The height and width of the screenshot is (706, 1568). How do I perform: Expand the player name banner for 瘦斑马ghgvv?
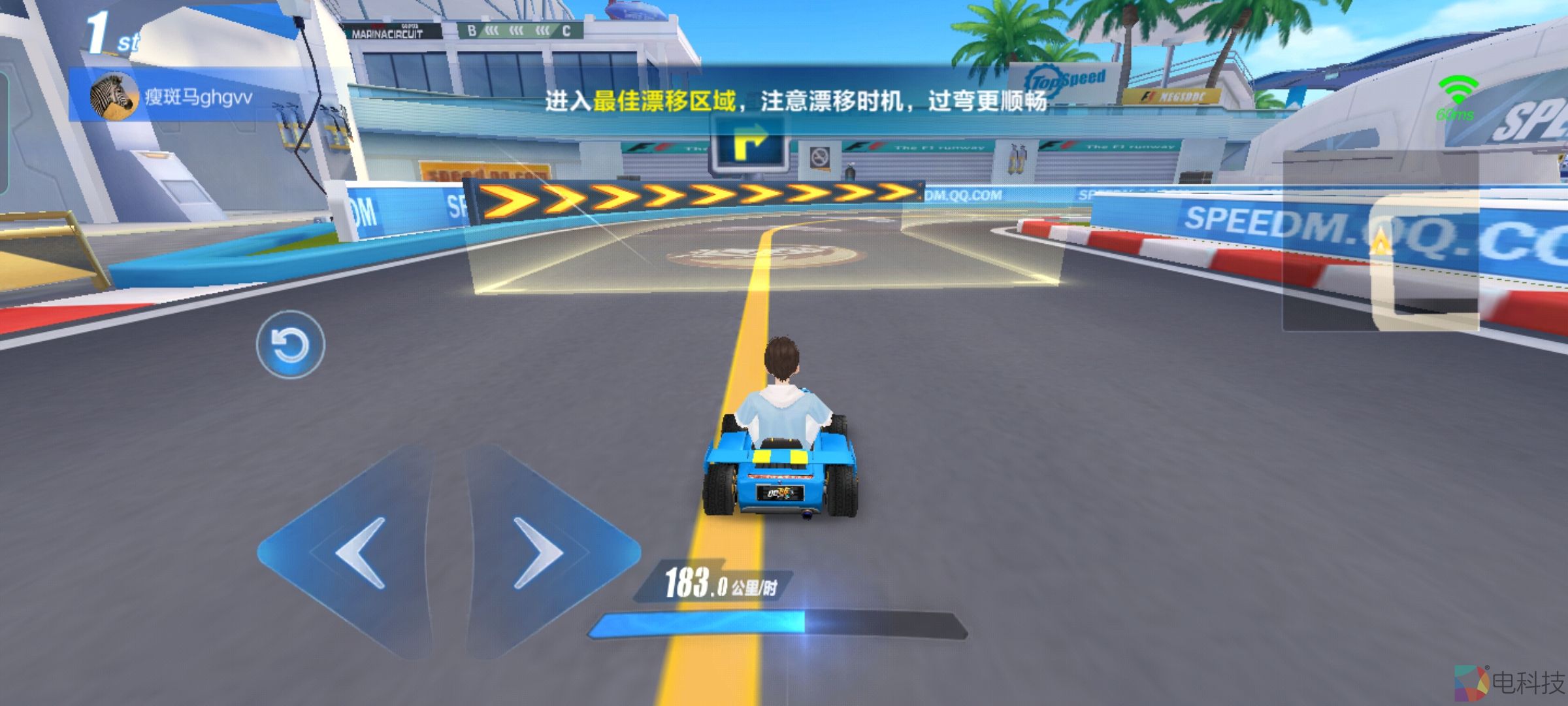click(x=196, y=95)
